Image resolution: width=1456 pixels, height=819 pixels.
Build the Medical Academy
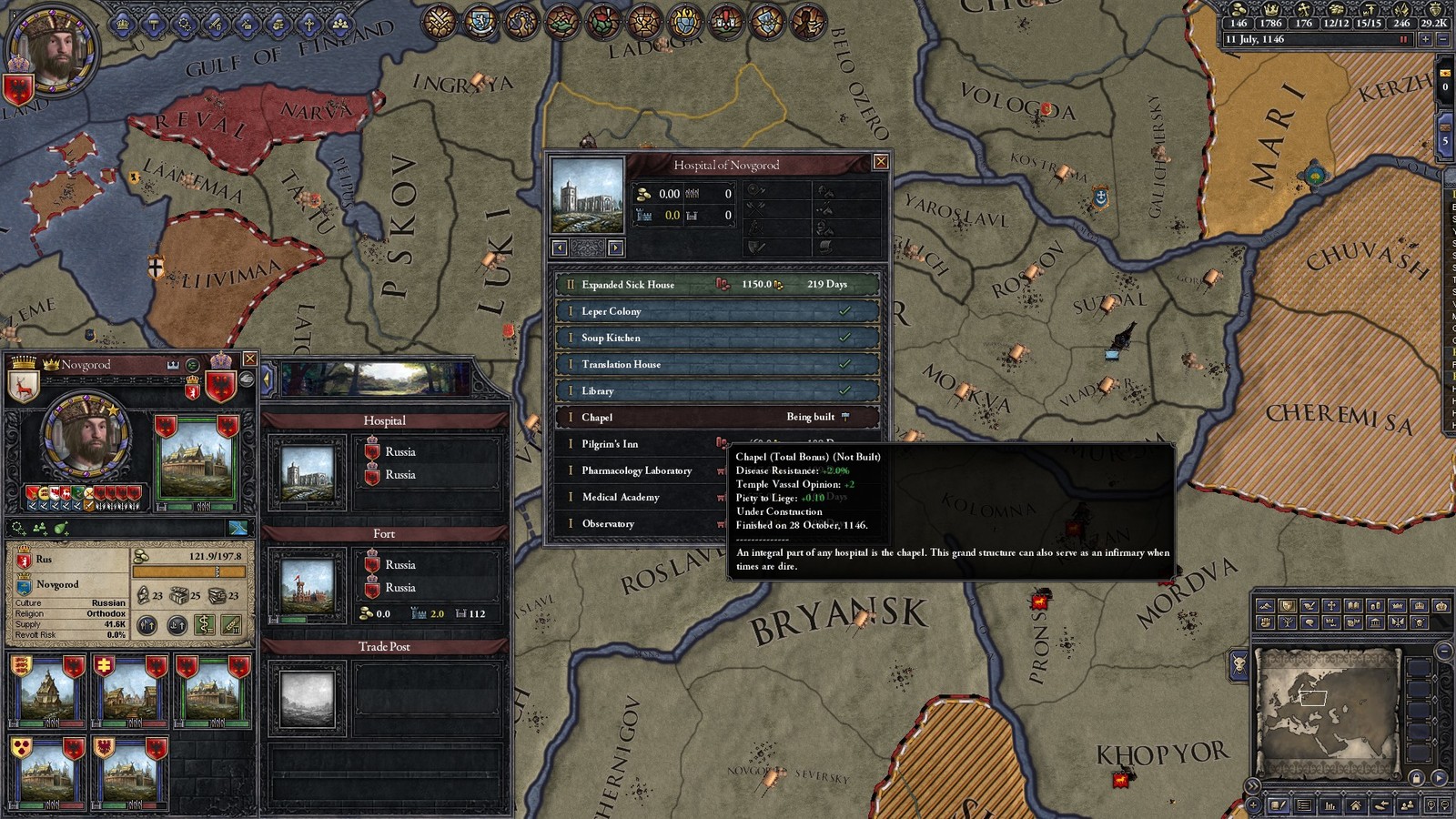click(637, 497)
